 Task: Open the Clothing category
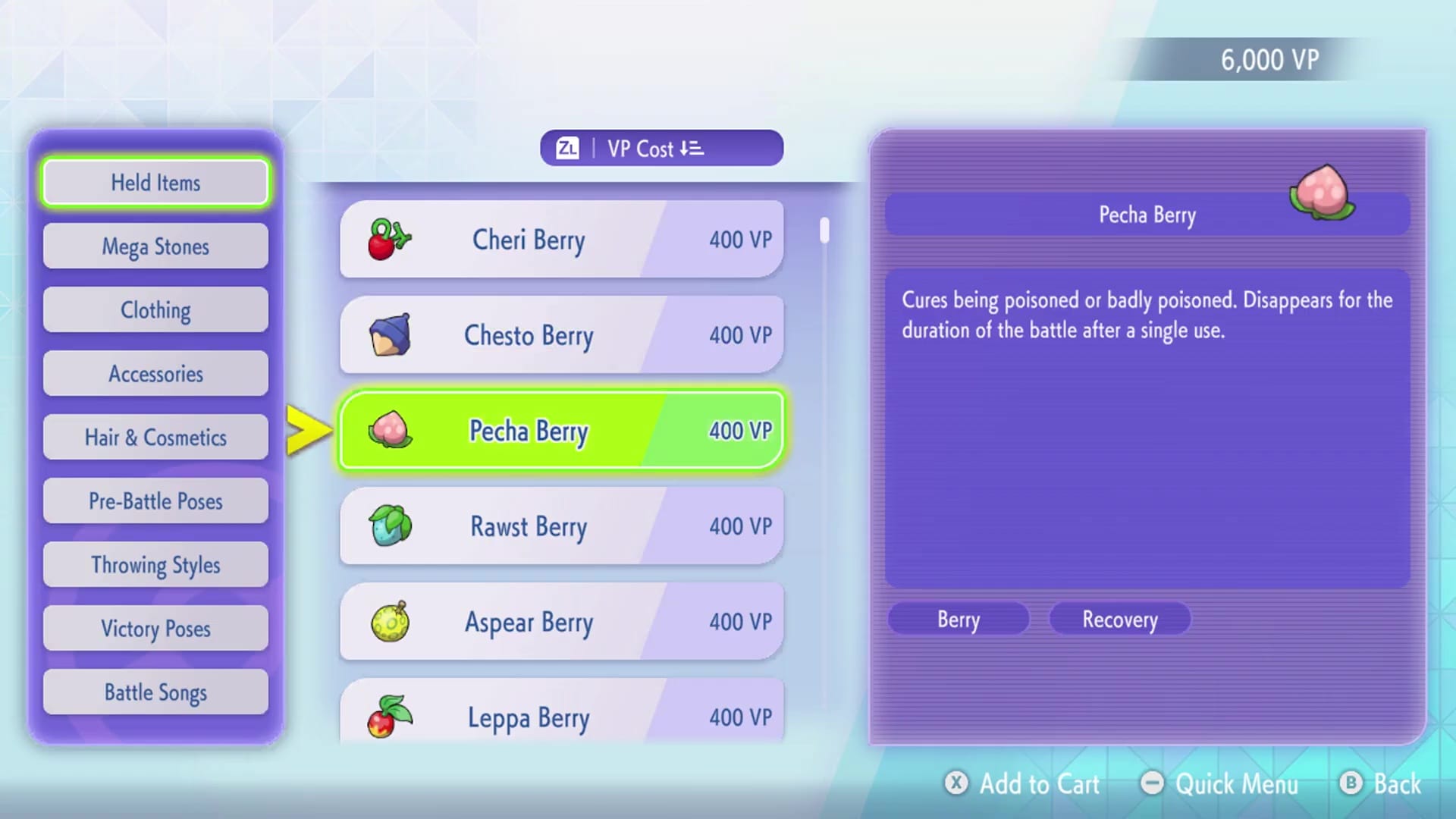tap(155, 309)
